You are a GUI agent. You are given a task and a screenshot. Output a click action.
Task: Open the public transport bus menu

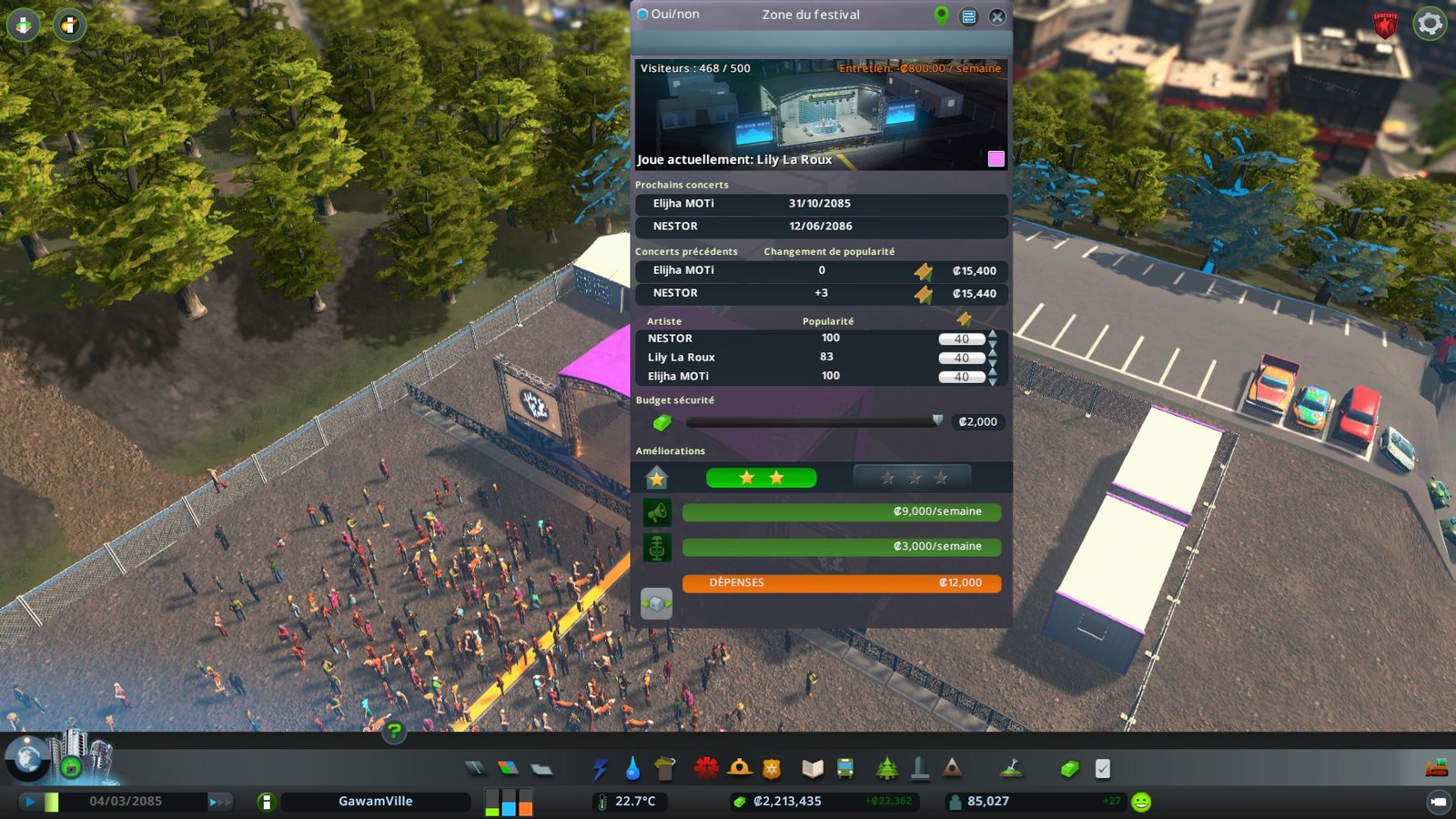[x=845, y=769]
